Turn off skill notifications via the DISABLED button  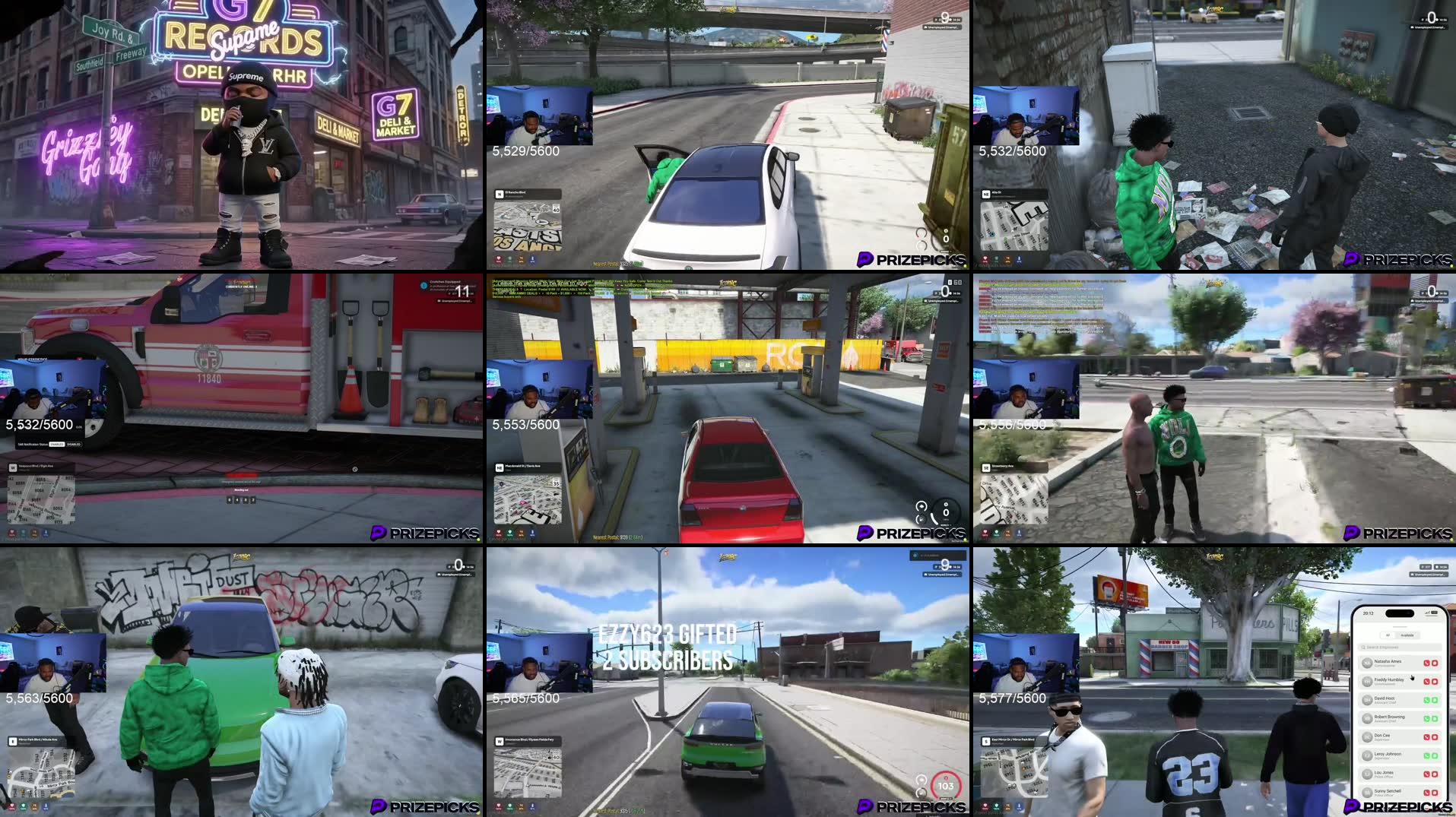click(x=74, y=445)
